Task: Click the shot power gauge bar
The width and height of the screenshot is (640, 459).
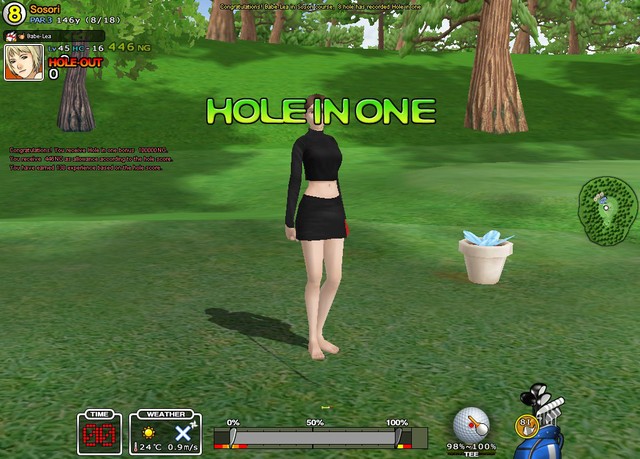Action: coord(315,437)
